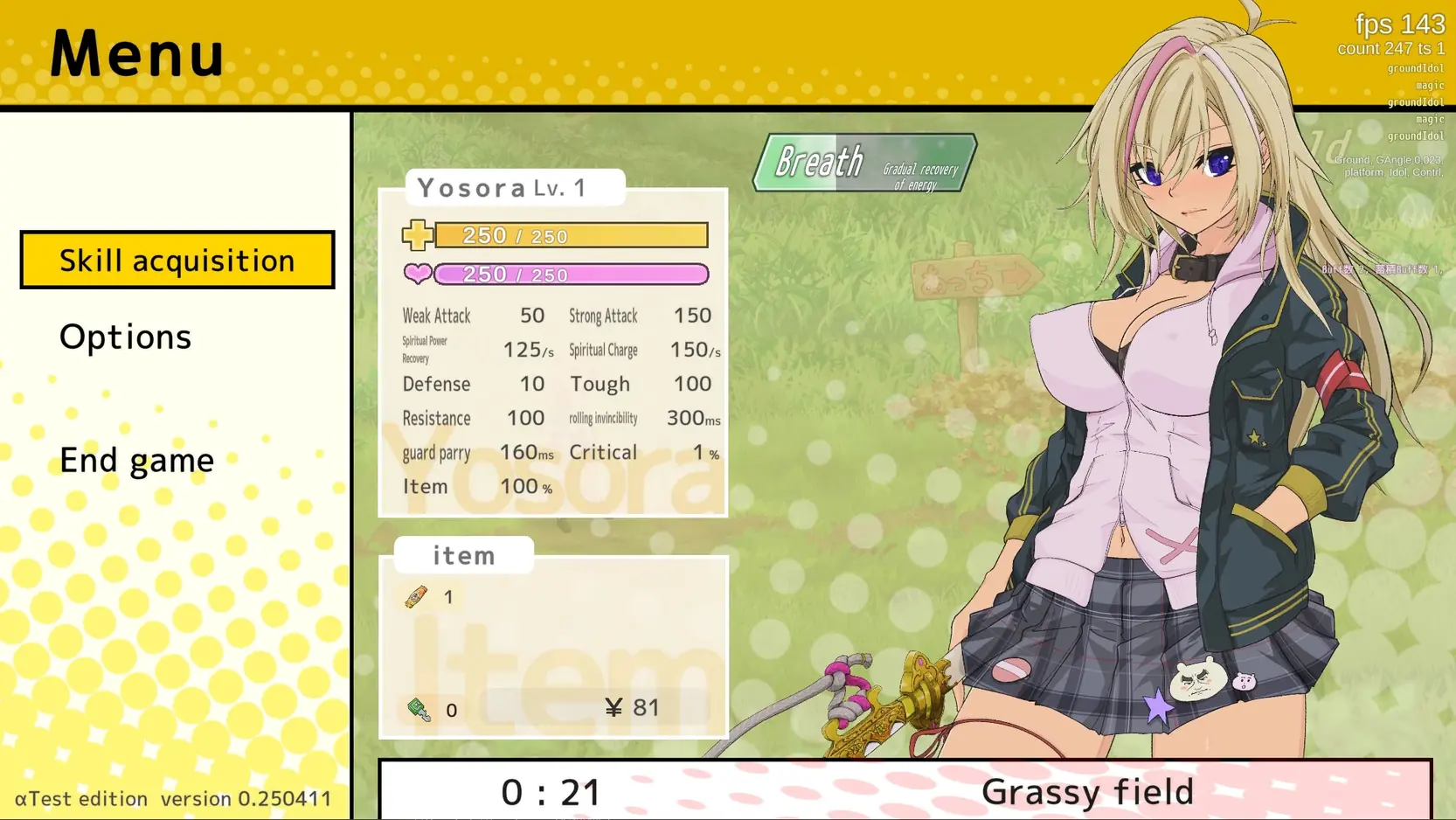
Task: Open the Skill acquisition menu
Action: (x=177, y=260)
